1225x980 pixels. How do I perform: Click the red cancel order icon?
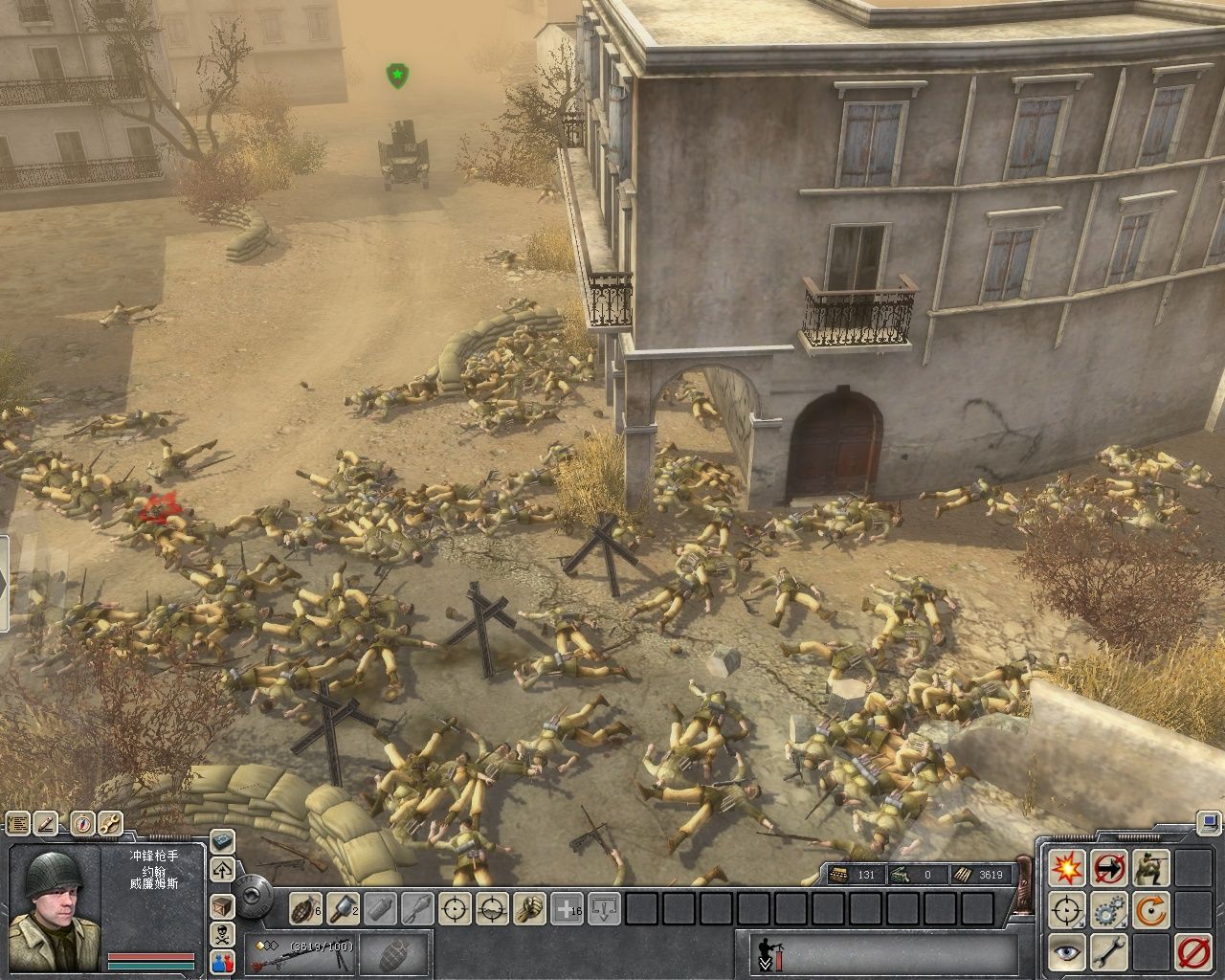[x=1192, y=952]
